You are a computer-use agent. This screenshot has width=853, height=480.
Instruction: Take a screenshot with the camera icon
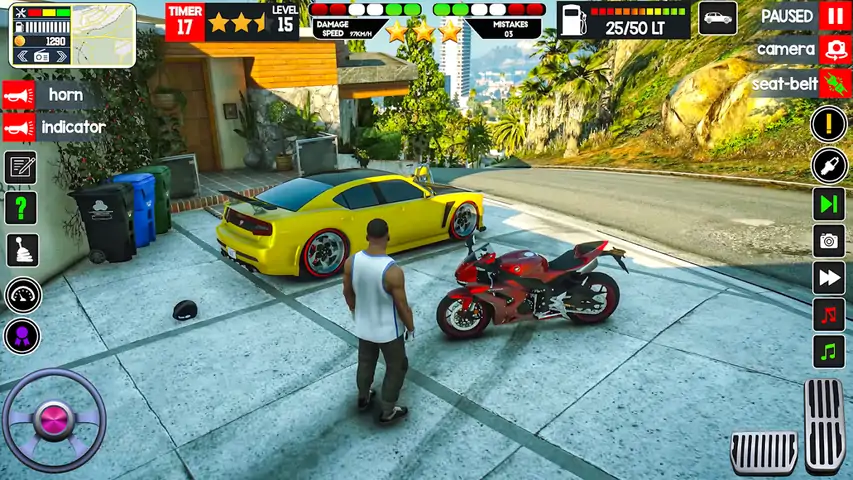tap(828, 240)
